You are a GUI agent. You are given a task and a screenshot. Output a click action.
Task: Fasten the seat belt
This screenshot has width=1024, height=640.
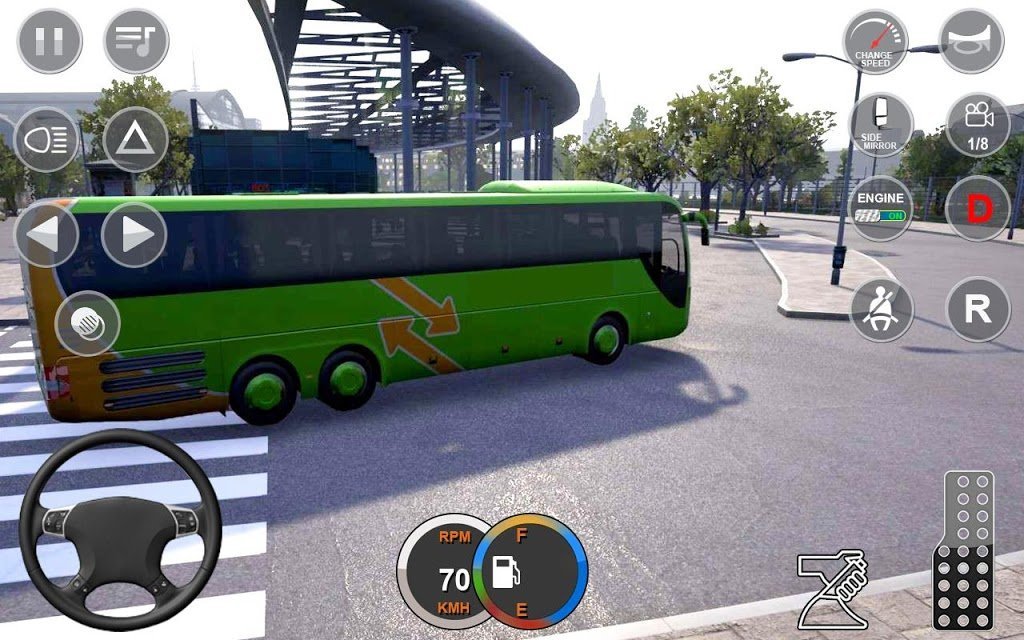pos(881,309)
